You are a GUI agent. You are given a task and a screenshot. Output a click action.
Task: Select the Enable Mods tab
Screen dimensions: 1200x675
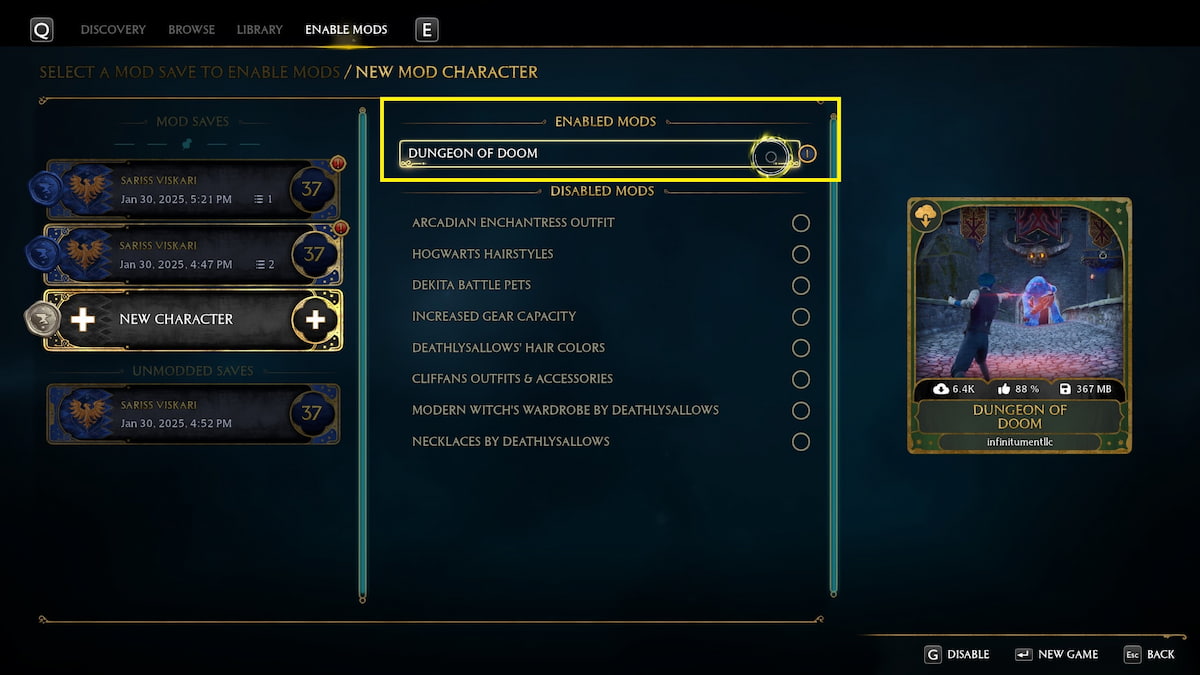click(346, 30)
